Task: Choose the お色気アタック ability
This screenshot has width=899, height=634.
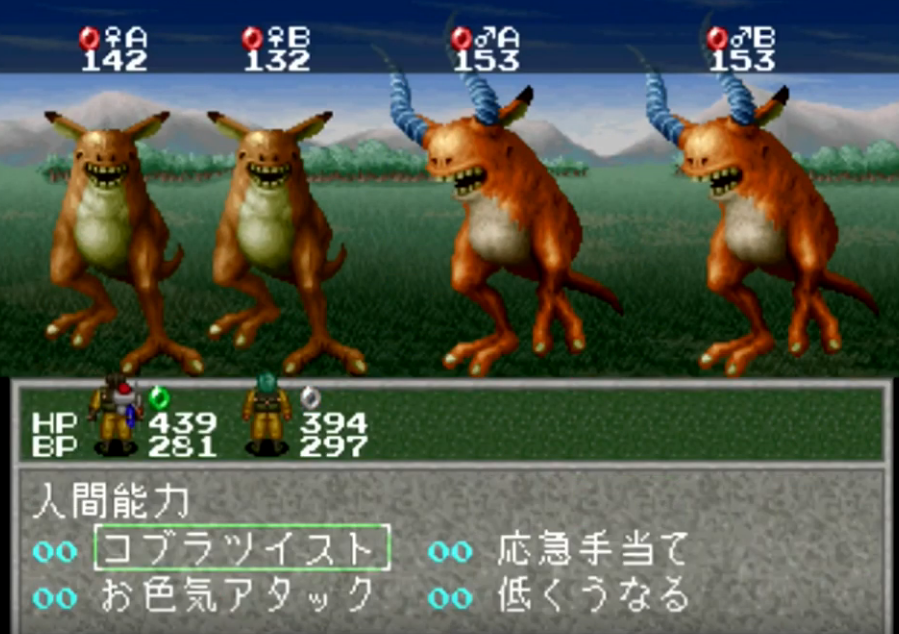Action: (237, 597)
